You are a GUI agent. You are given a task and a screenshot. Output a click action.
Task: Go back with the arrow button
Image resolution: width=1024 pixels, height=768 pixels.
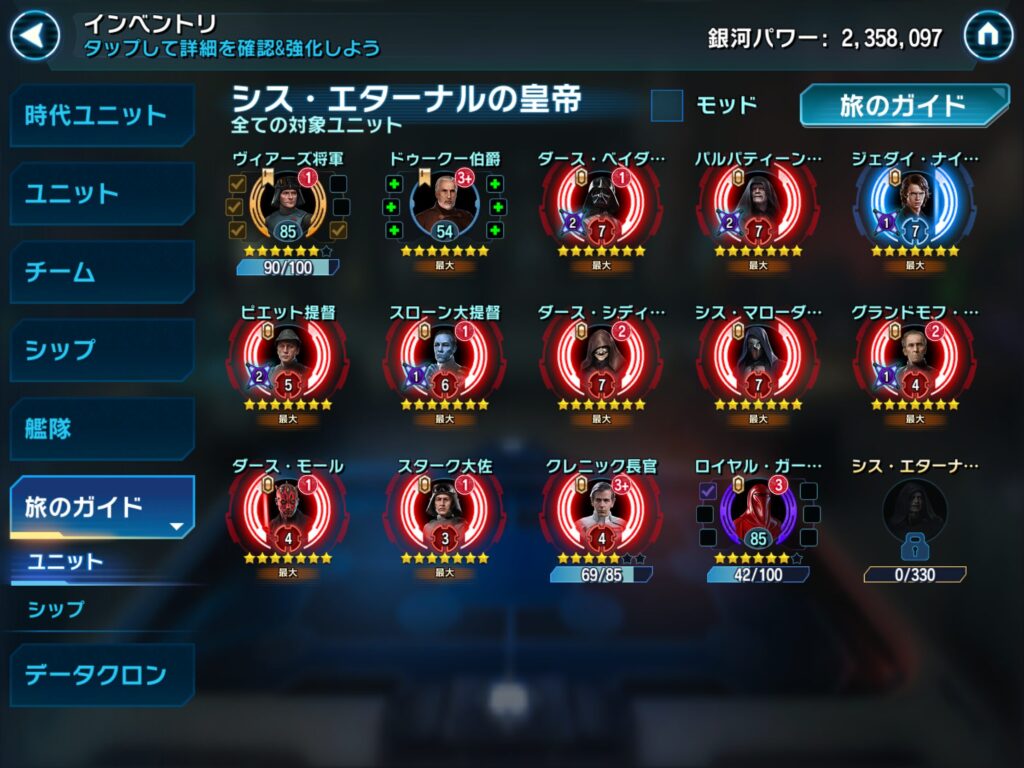34,36
